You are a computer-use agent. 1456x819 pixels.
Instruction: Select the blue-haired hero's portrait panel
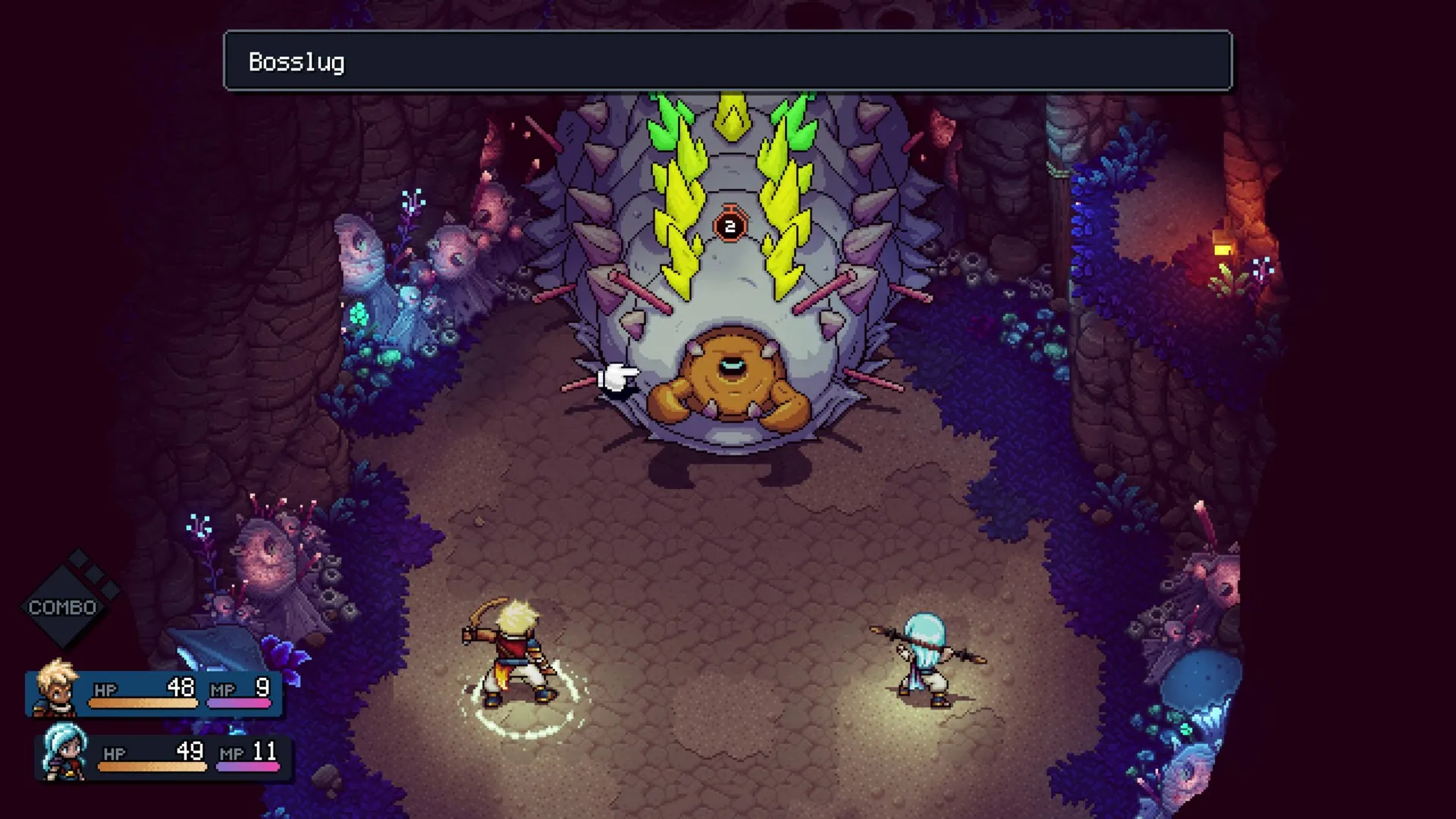64,753
